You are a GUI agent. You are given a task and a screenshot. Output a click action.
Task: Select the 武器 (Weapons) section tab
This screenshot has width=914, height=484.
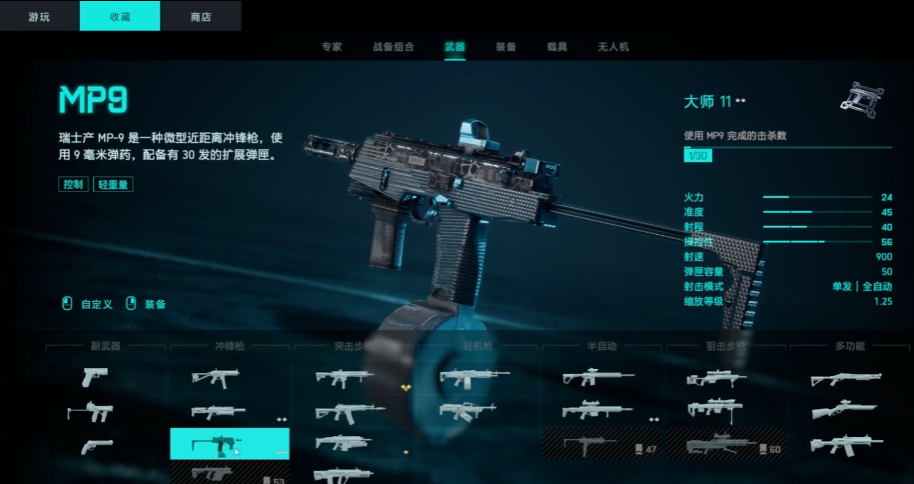(455, 47)
